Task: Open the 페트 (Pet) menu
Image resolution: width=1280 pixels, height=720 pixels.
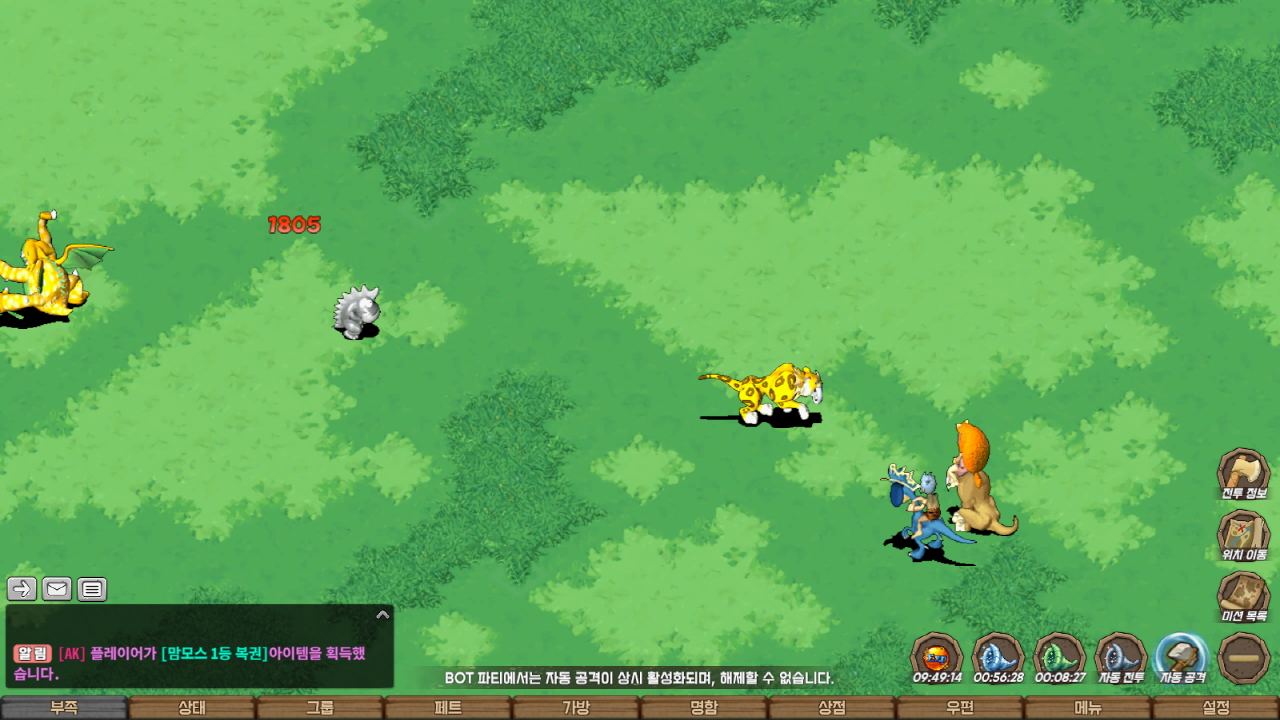Action: (448, 708)
